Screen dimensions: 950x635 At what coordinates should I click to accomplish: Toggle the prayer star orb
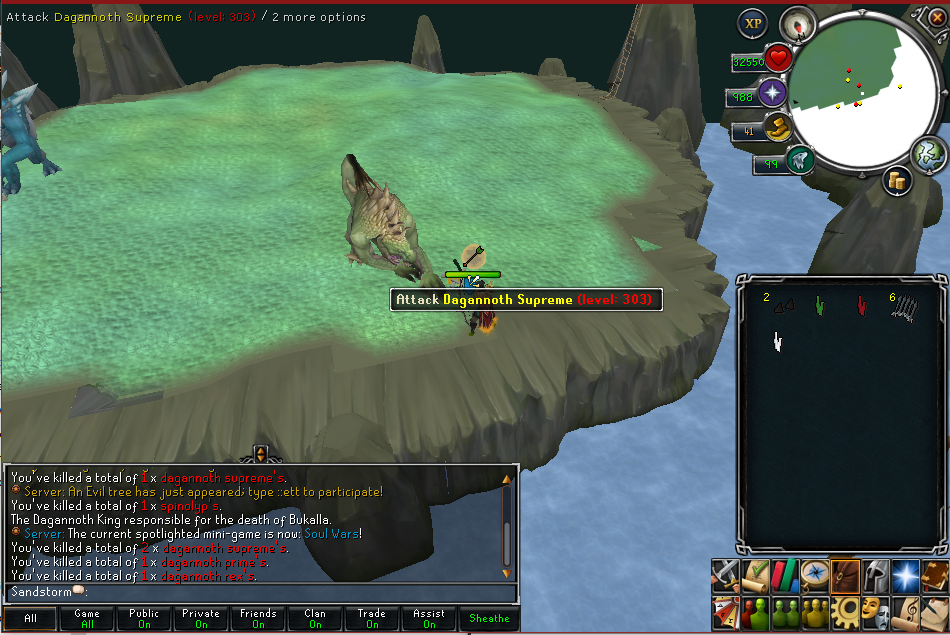click(x=772, y=94)
